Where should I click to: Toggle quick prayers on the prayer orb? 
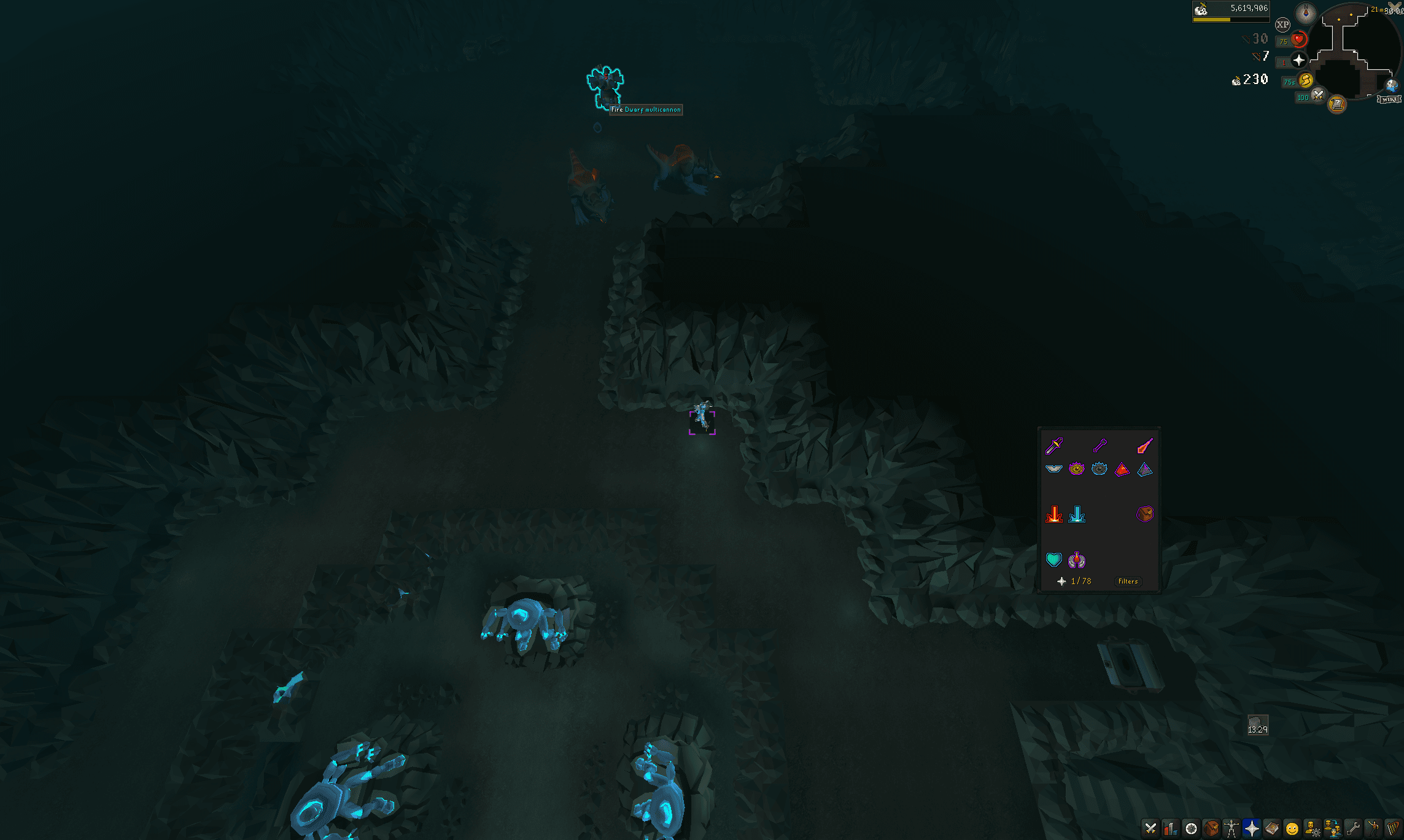tap(1298, 60)
